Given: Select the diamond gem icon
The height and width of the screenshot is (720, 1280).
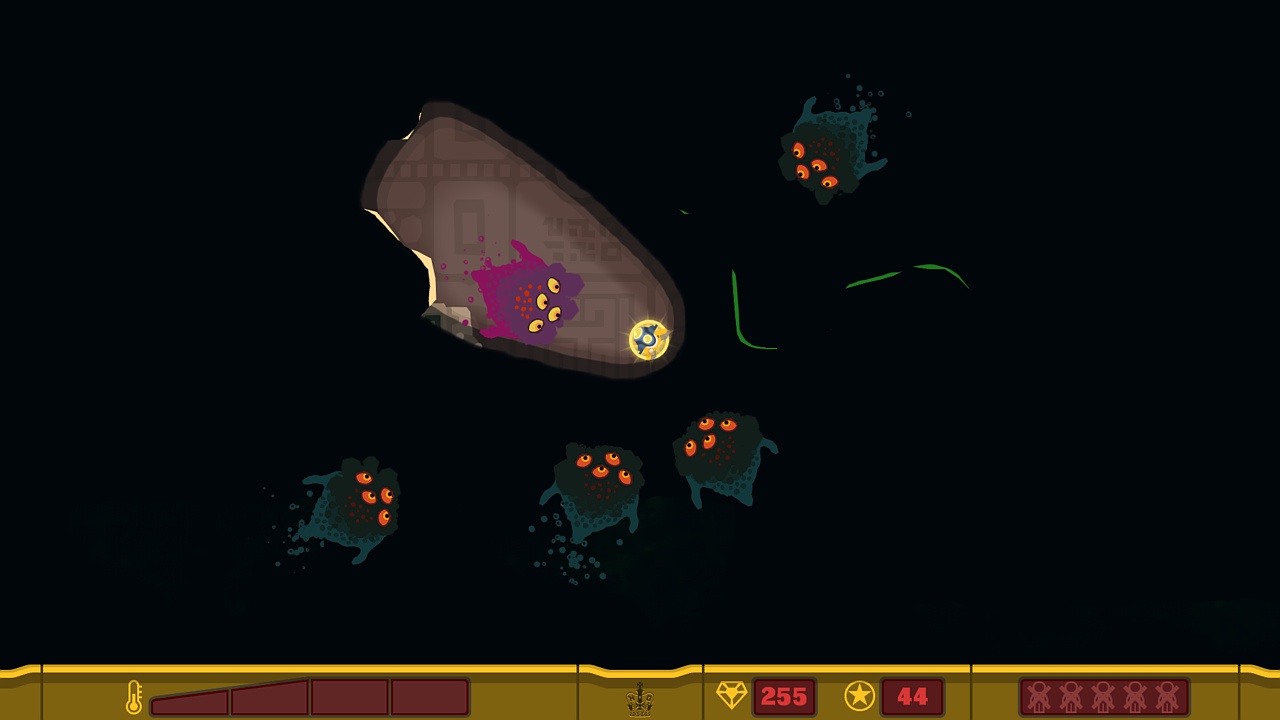Looking at the screenshot, I should tap(731, 696).
